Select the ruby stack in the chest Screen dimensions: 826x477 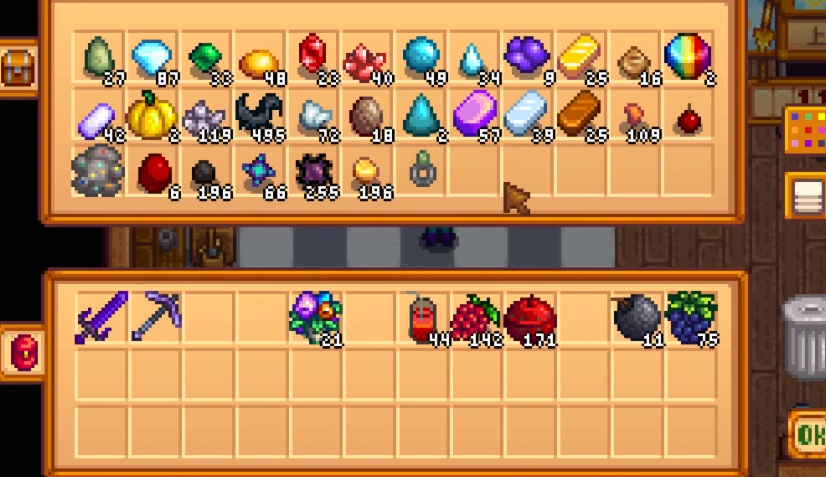tap(314, 58)
